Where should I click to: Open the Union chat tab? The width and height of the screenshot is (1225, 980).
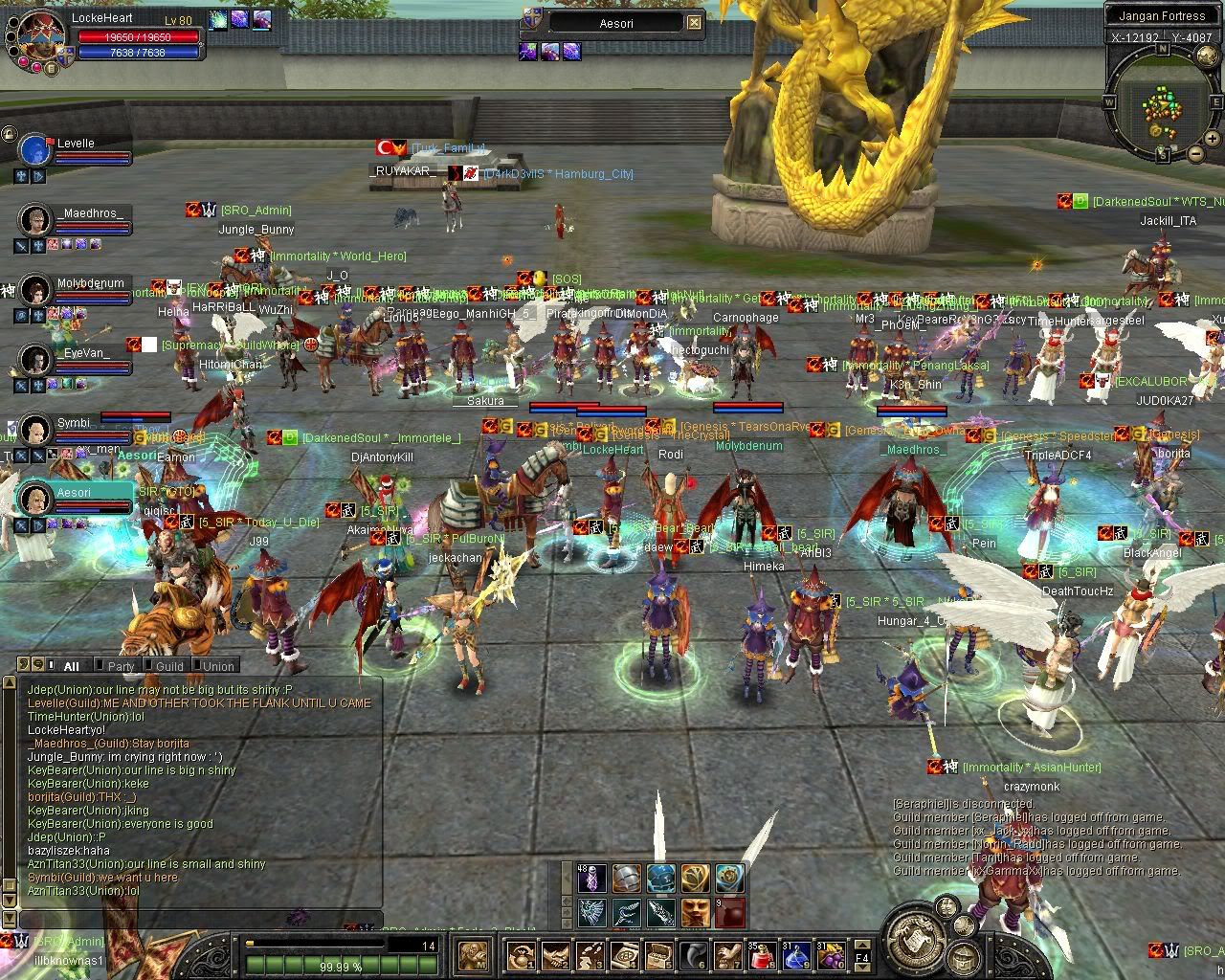tap(218, 666)
